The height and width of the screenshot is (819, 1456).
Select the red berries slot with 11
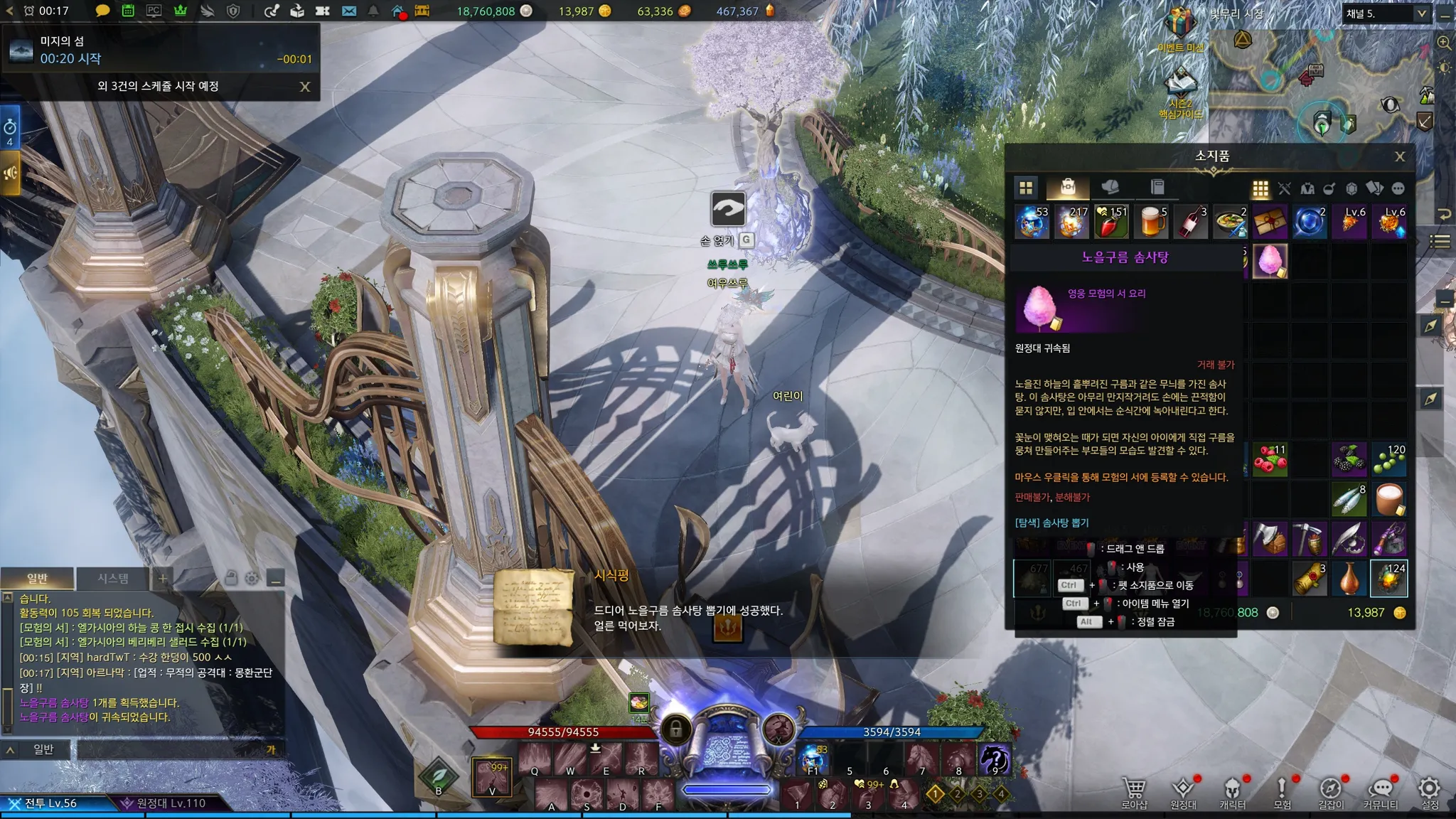click(1270, 460)
